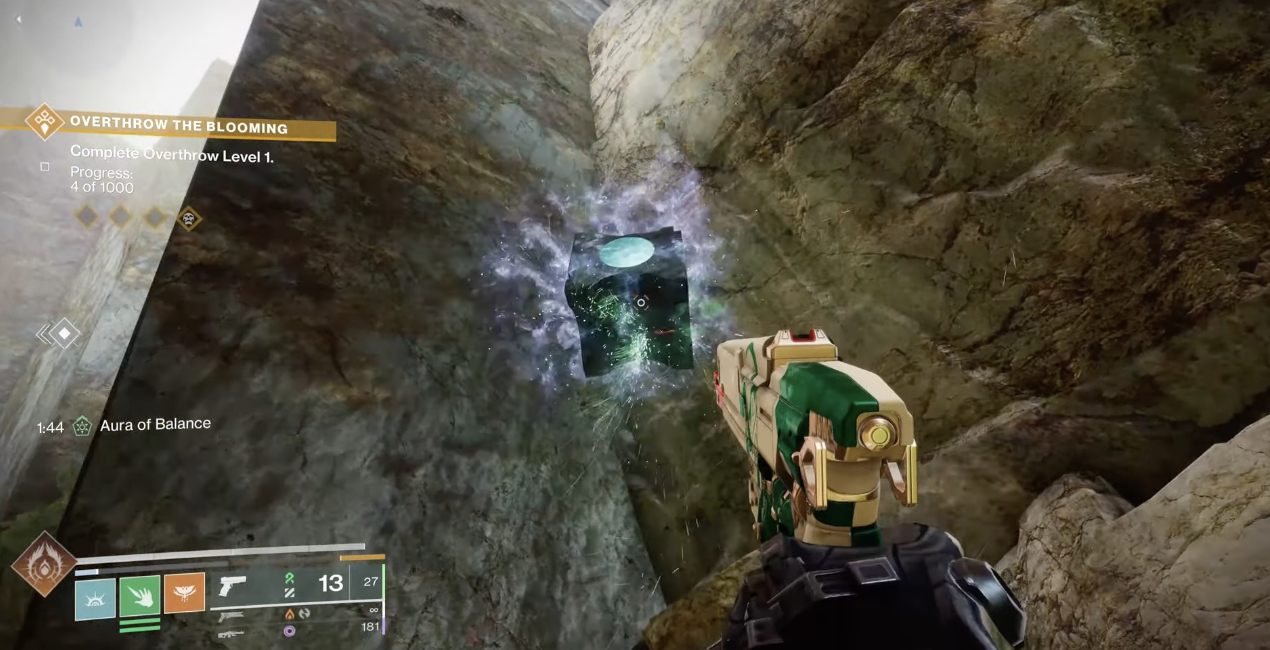Select the Overthrow the Blooming objective banner

[178, 127]
